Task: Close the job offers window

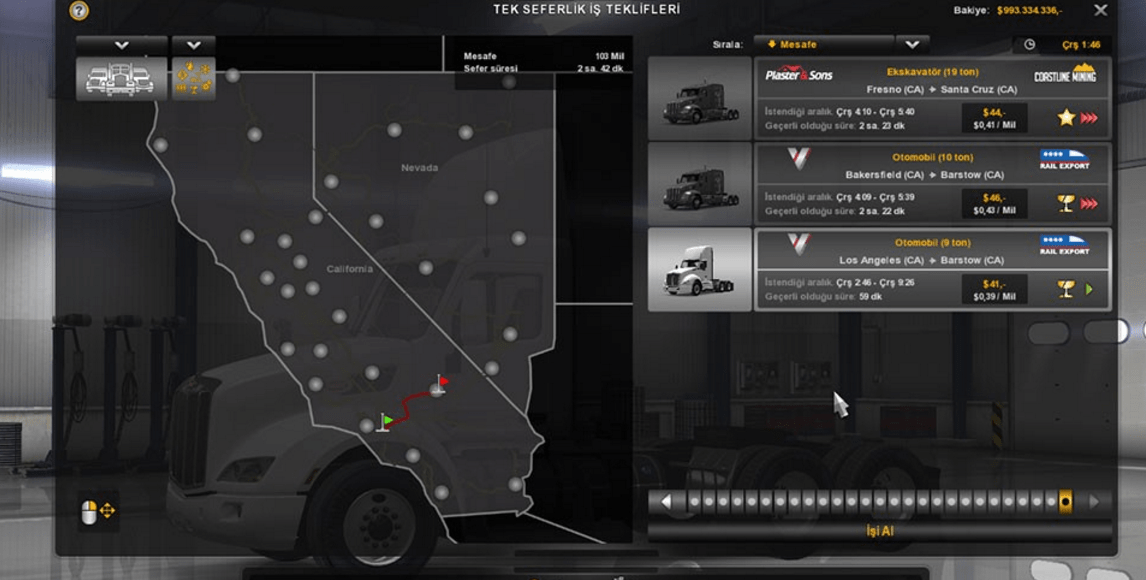Action: click(x=1100, y=10)
